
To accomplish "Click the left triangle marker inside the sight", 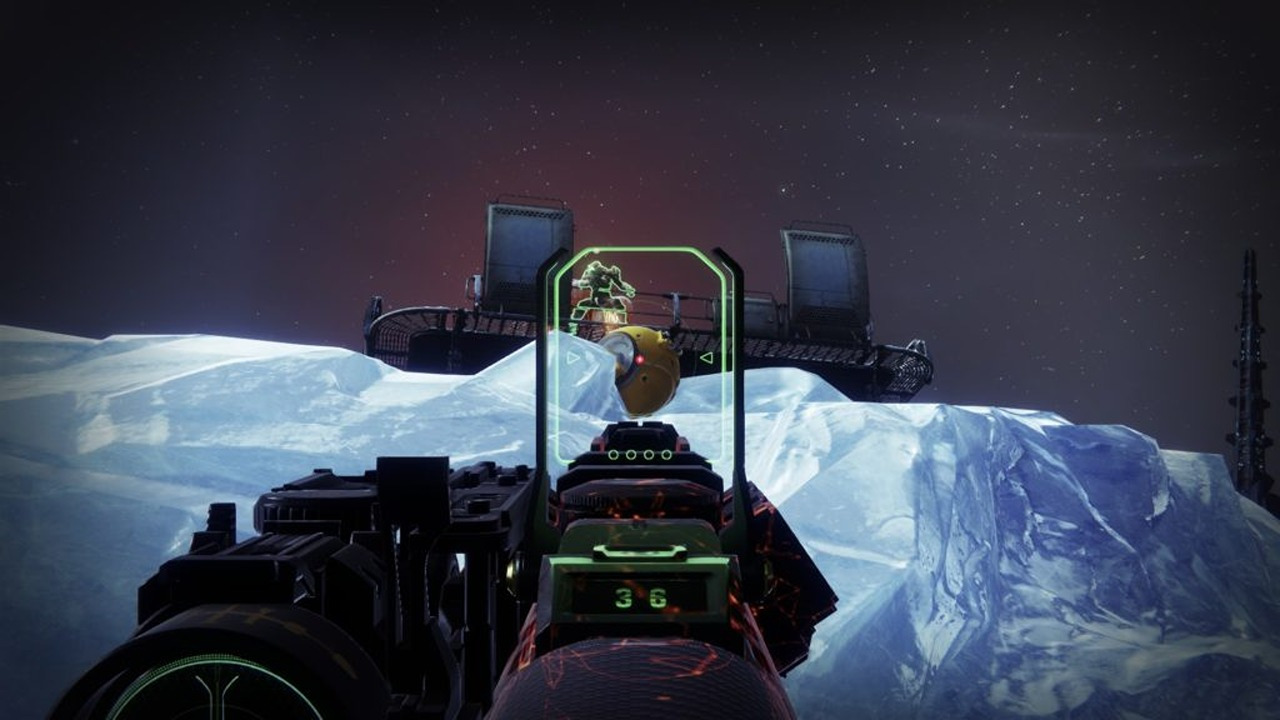I will pos(572,357).
